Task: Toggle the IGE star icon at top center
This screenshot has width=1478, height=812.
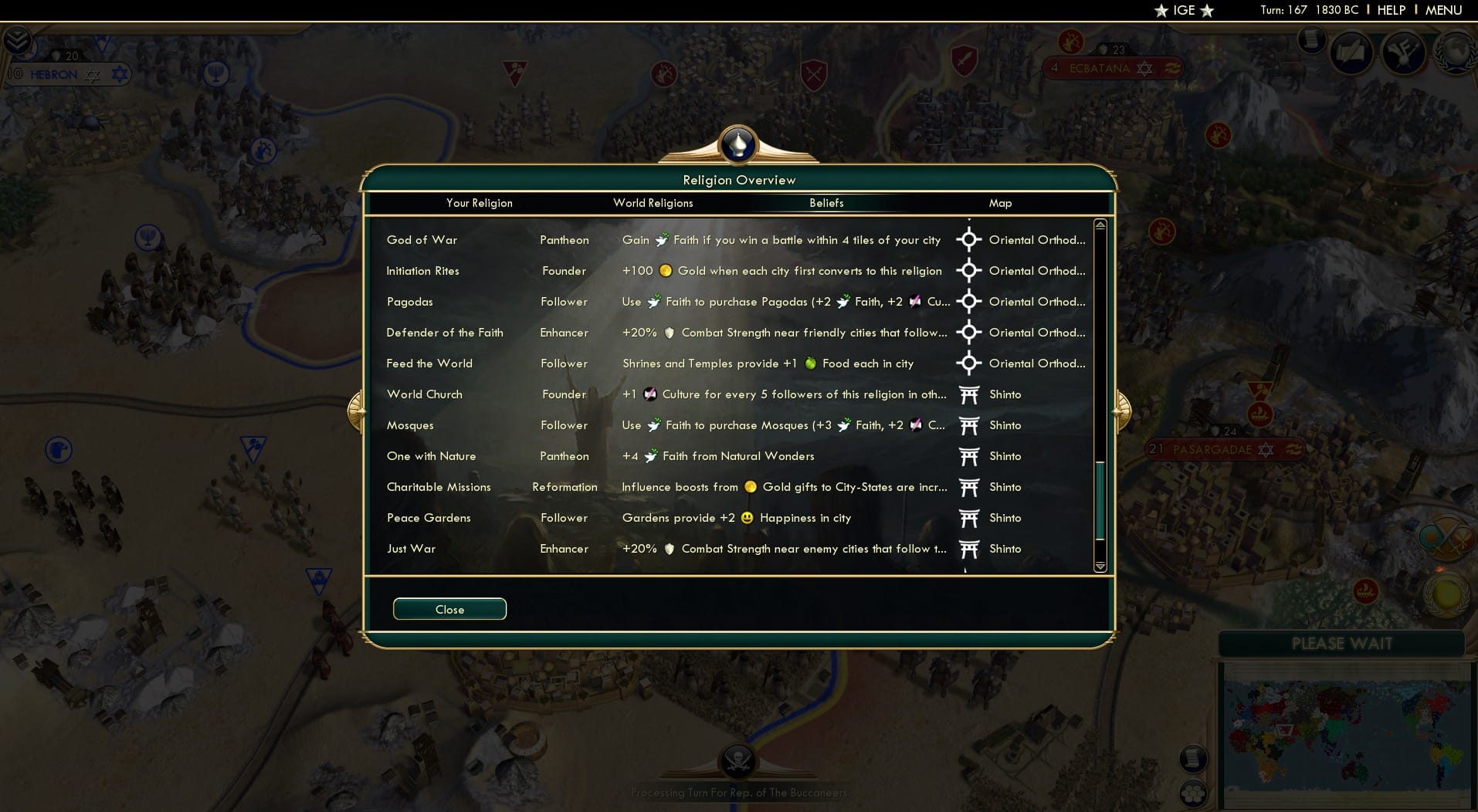Action: (1185, 11)
